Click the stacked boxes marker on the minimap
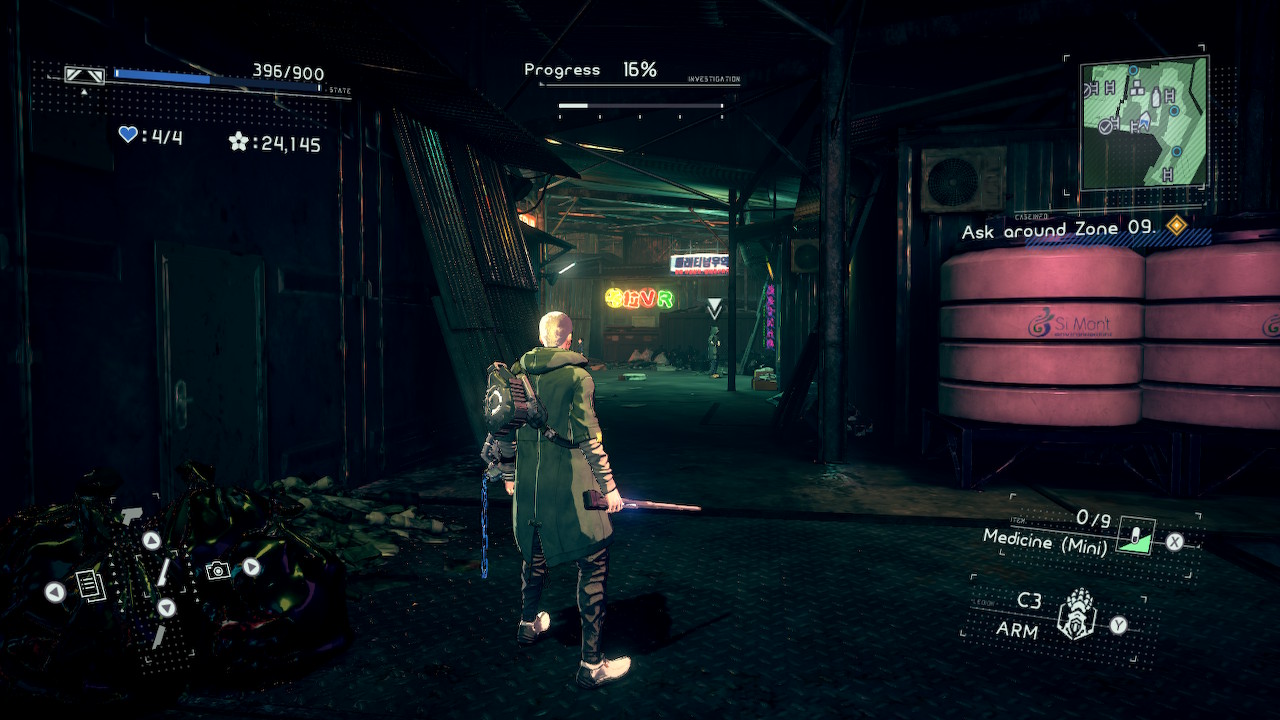The height and width of the screenshot is (720, 1280). [1137, 90]
